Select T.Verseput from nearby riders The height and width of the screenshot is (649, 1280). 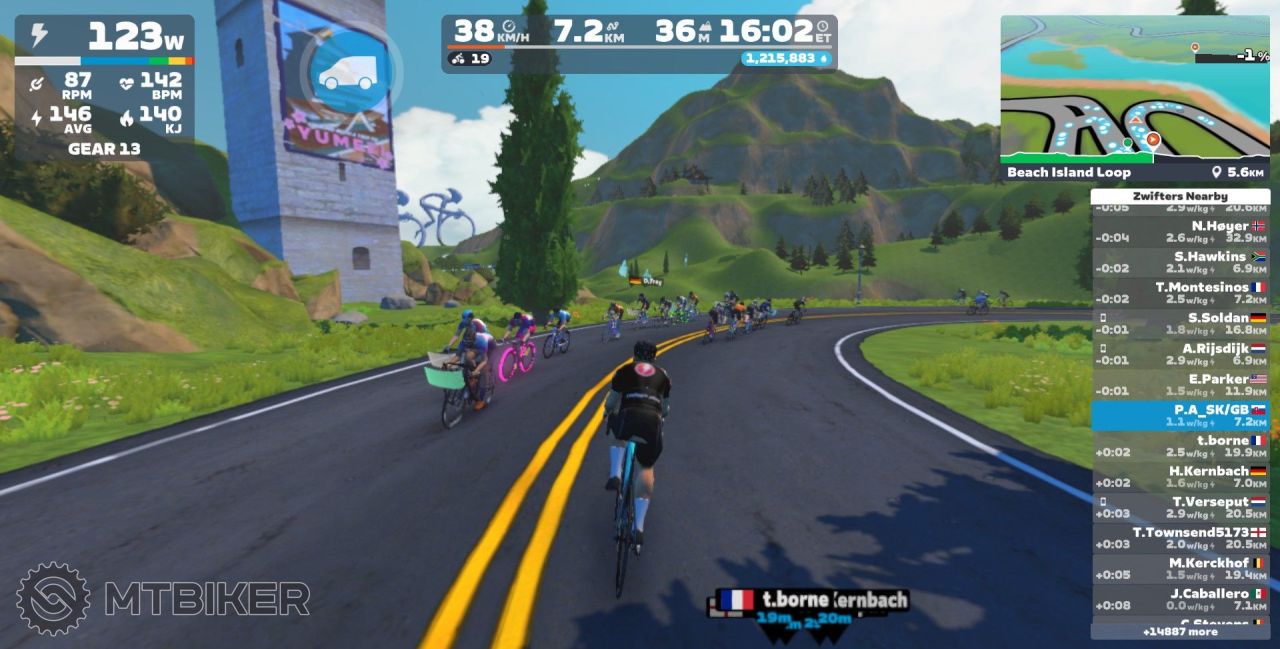click(1181, 507)
